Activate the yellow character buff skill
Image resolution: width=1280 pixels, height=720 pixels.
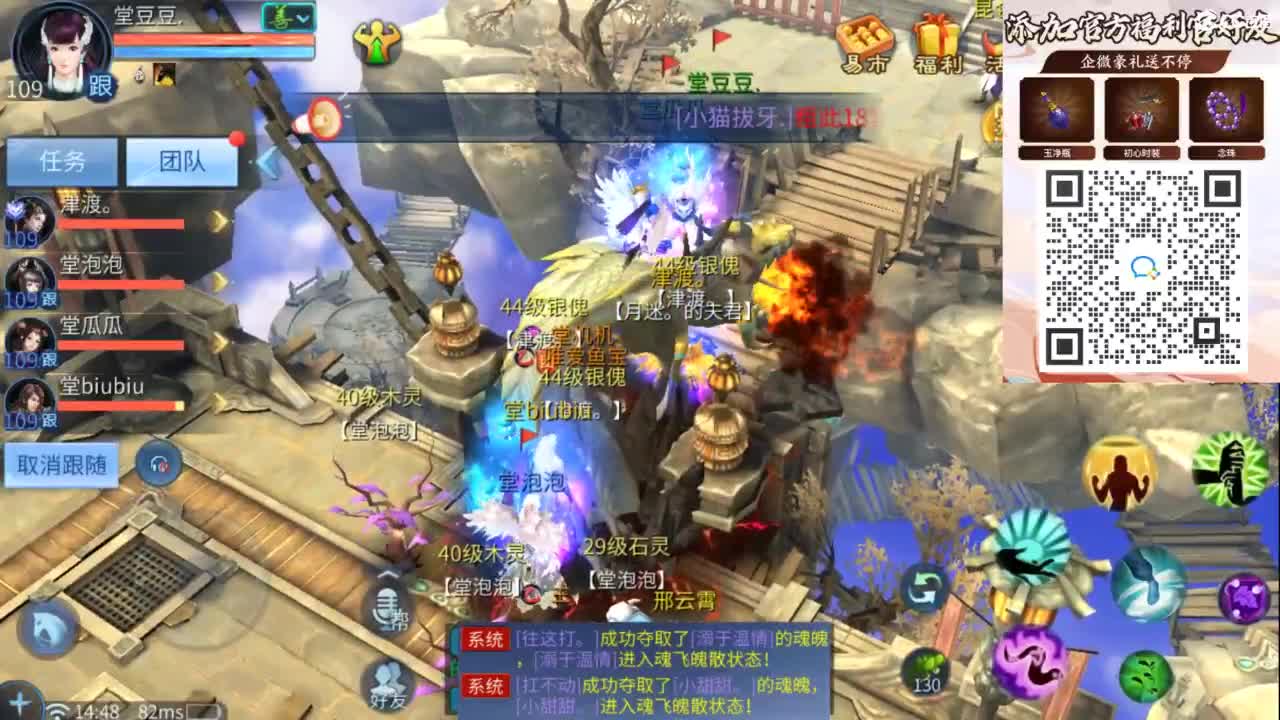1118,474
